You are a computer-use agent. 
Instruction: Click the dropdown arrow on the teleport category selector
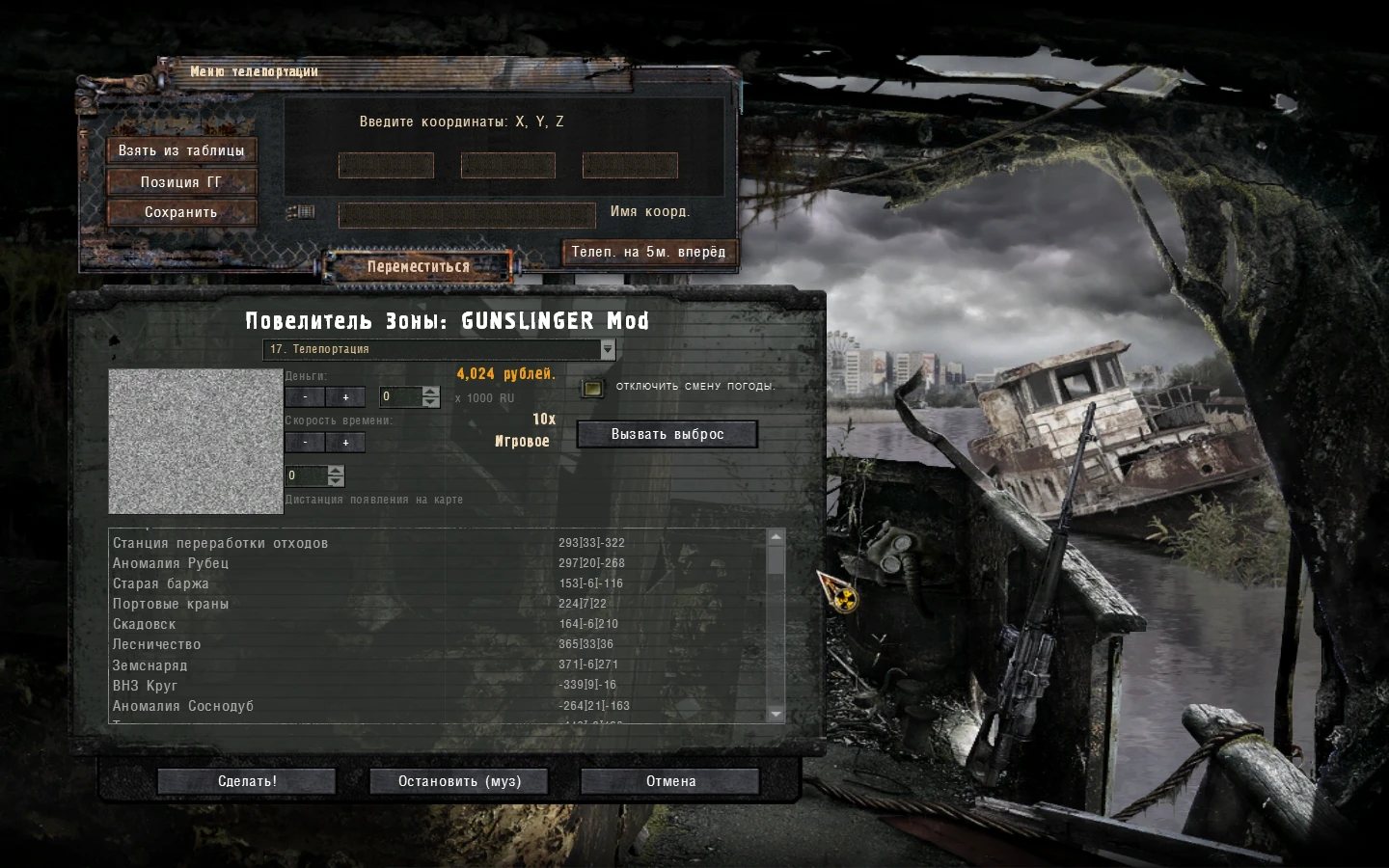pos(607,350)
